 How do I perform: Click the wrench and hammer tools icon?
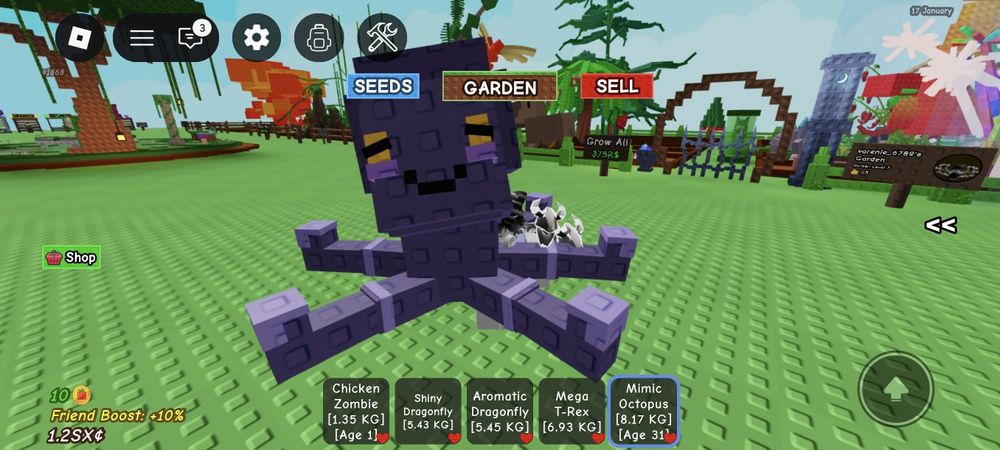pyautogui.click(x=382, y=38)
